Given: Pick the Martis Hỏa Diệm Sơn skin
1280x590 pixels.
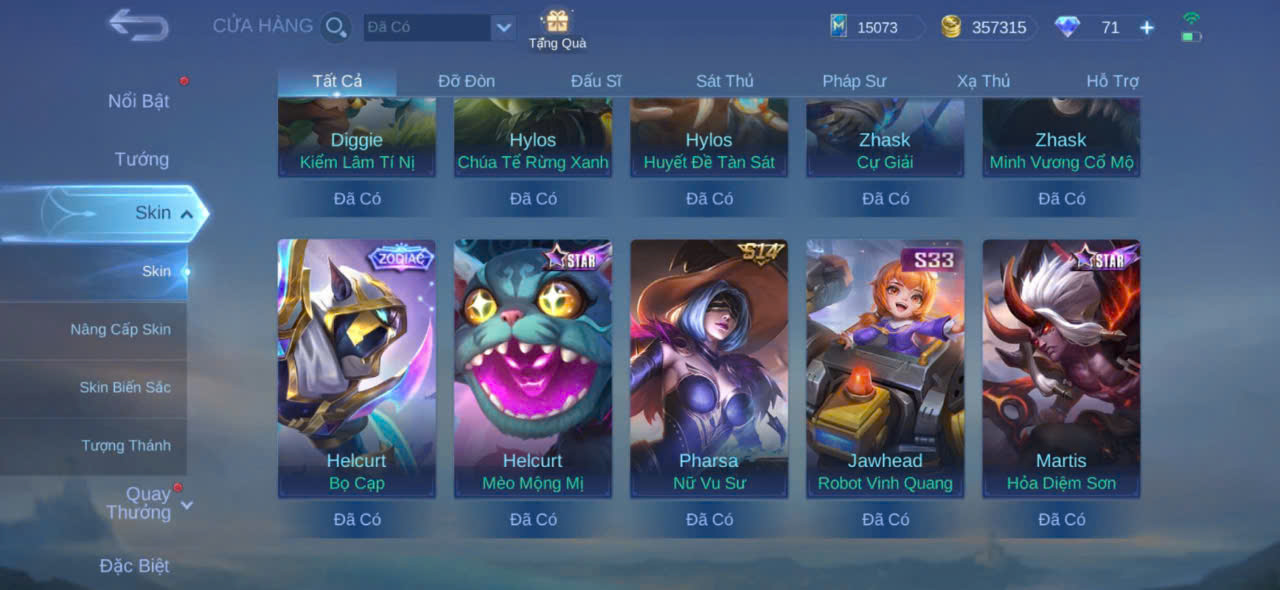Looking at the screenshot, I should [x=1061, y=368].
